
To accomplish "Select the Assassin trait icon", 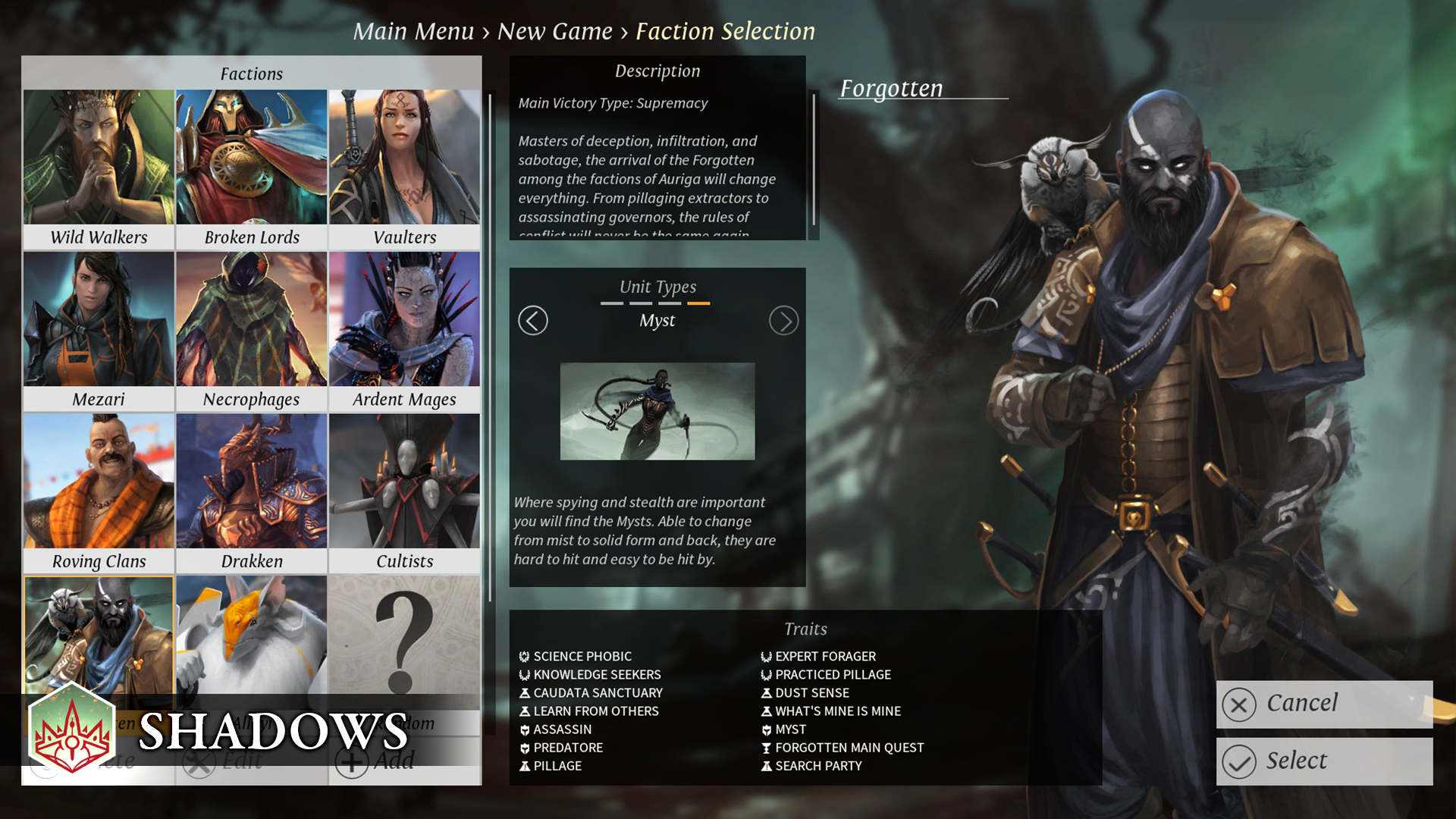I will click(525, 729).
